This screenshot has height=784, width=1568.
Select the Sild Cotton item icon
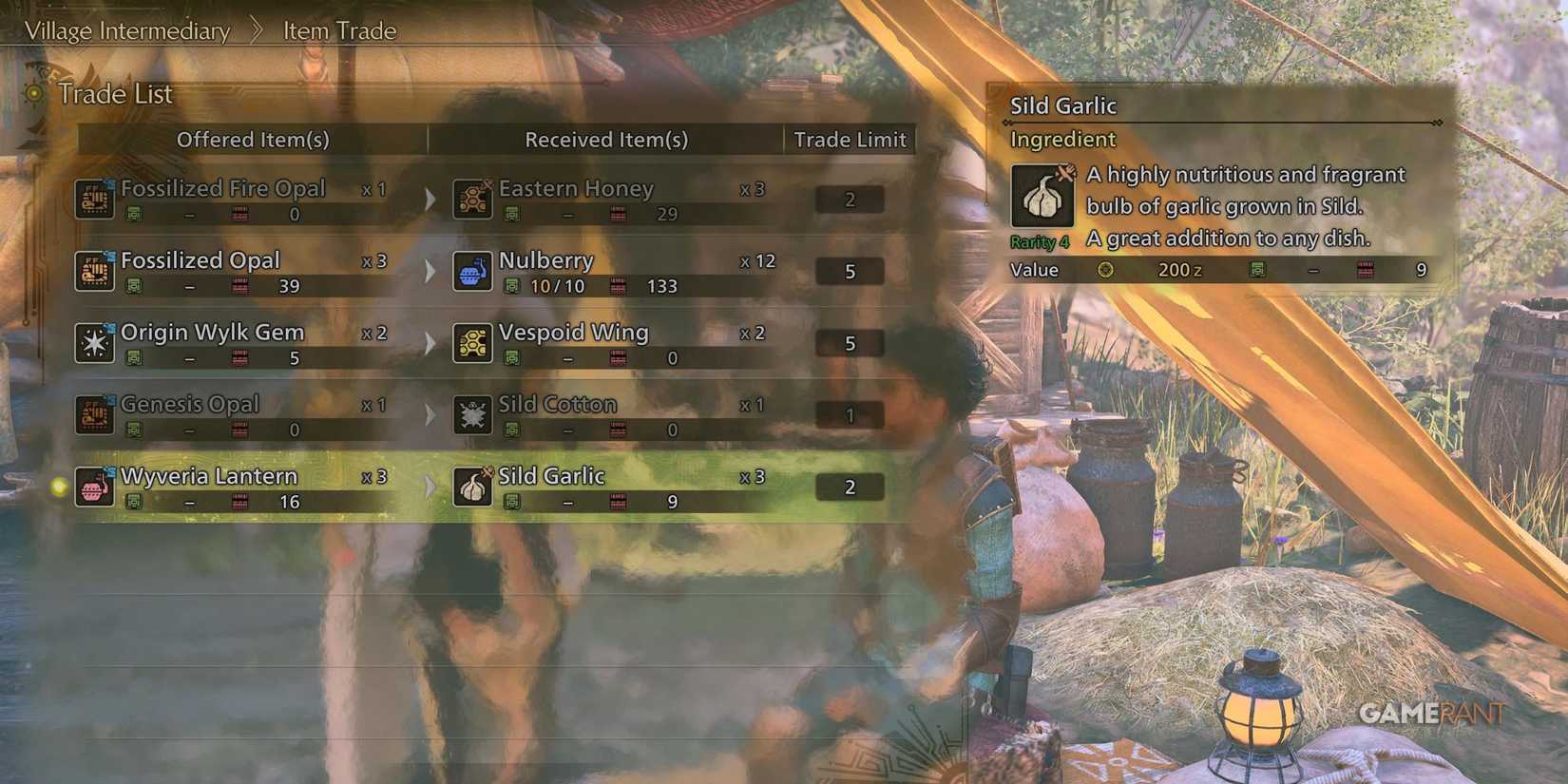point(470,414)
